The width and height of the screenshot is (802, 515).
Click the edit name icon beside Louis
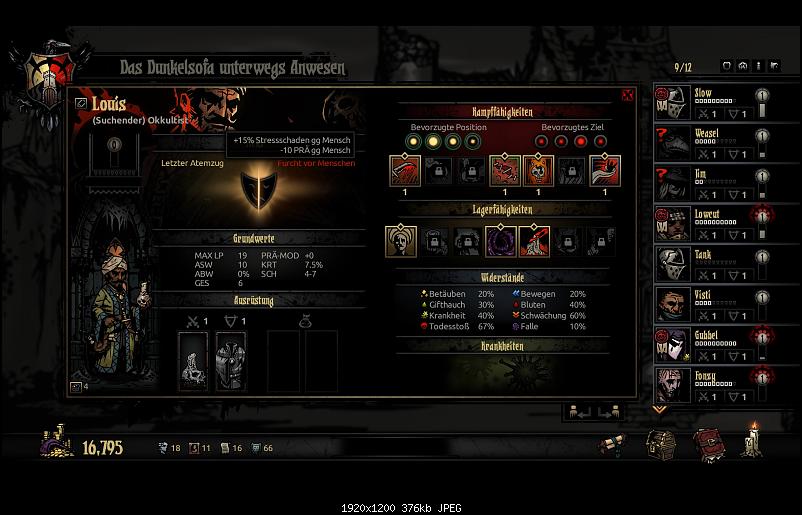[80, 102]
